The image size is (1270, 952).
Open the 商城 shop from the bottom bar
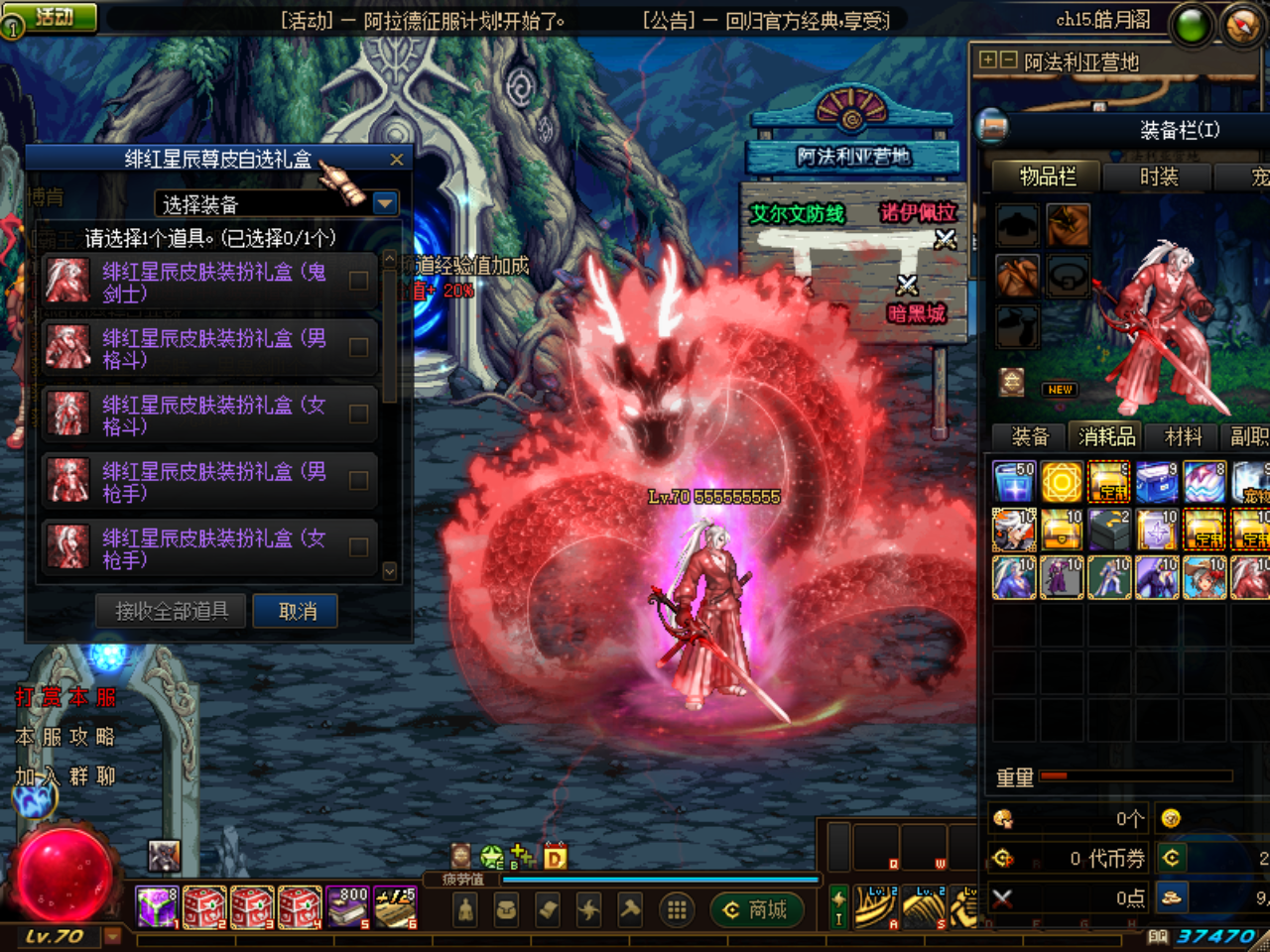pos(758,909)
